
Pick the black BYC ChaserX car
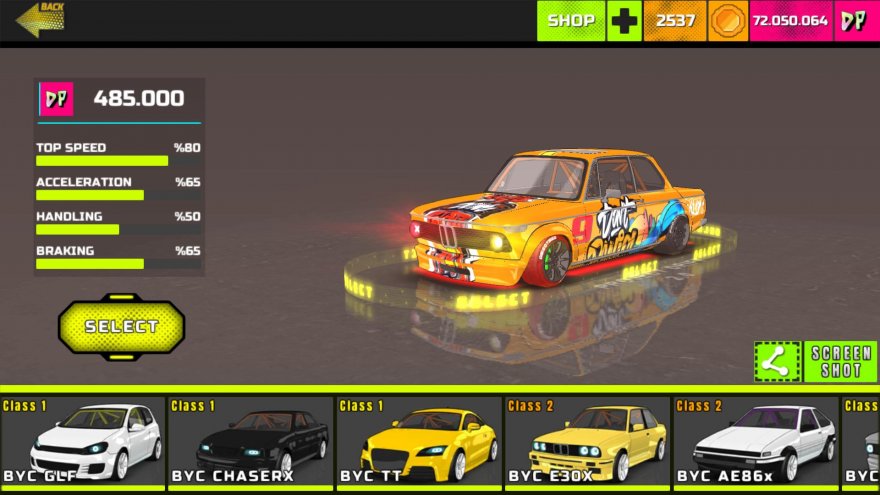click(251, 441)
